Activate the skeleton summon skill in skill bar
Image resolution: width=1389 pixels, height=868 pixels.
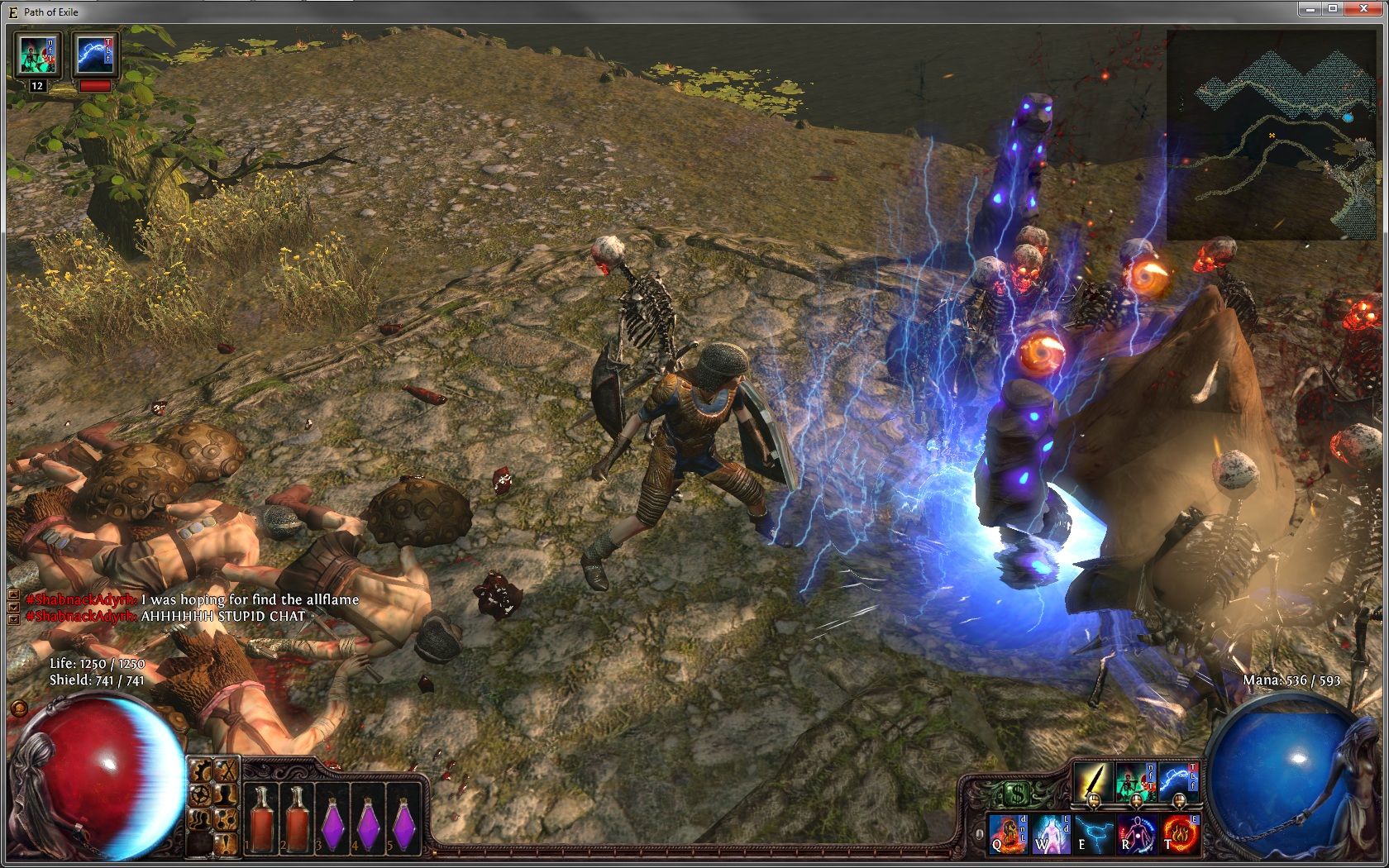(x=1135, y=780)
